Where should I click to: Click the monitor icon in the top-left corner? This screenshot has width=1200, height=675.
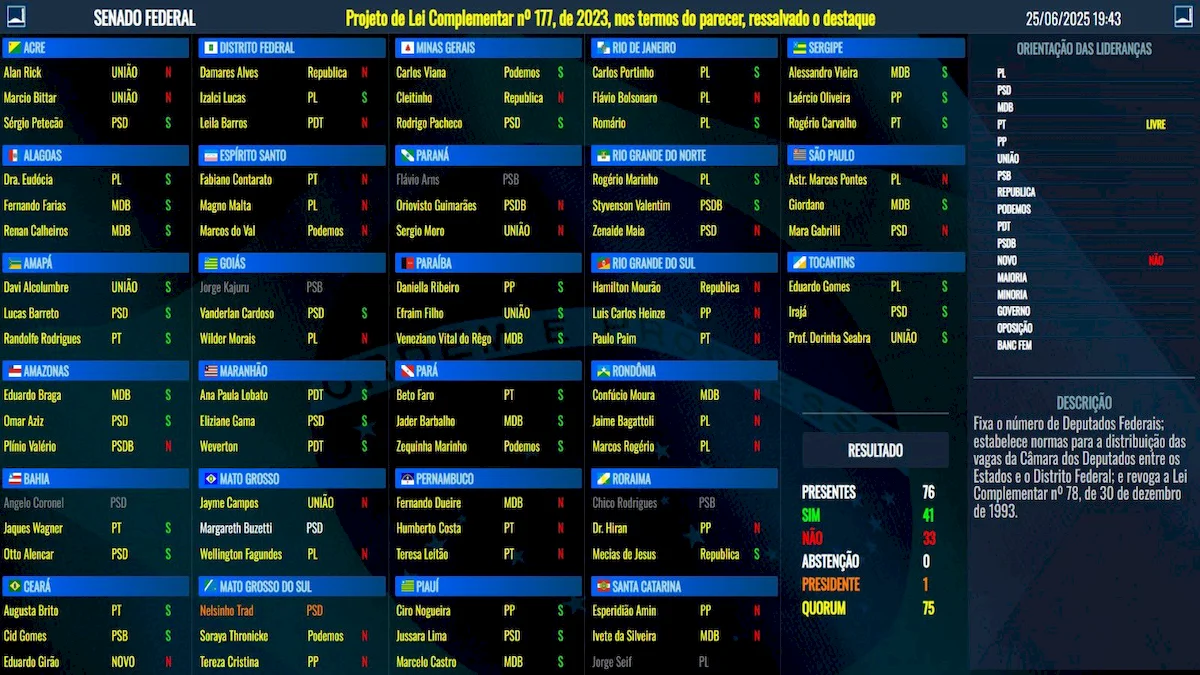pos(15,17)
